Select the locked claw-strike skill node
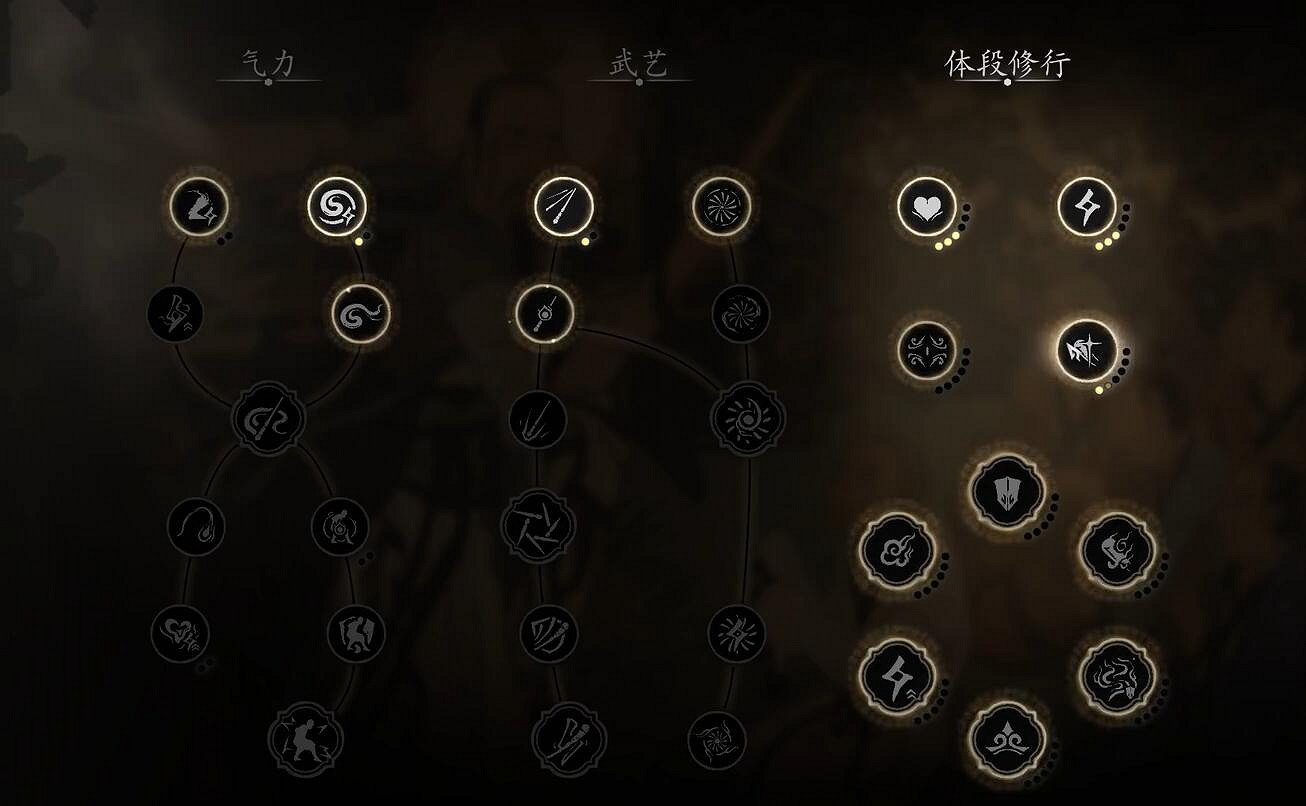Viewport: 1306px width, 806px height. tap(177, 312)
